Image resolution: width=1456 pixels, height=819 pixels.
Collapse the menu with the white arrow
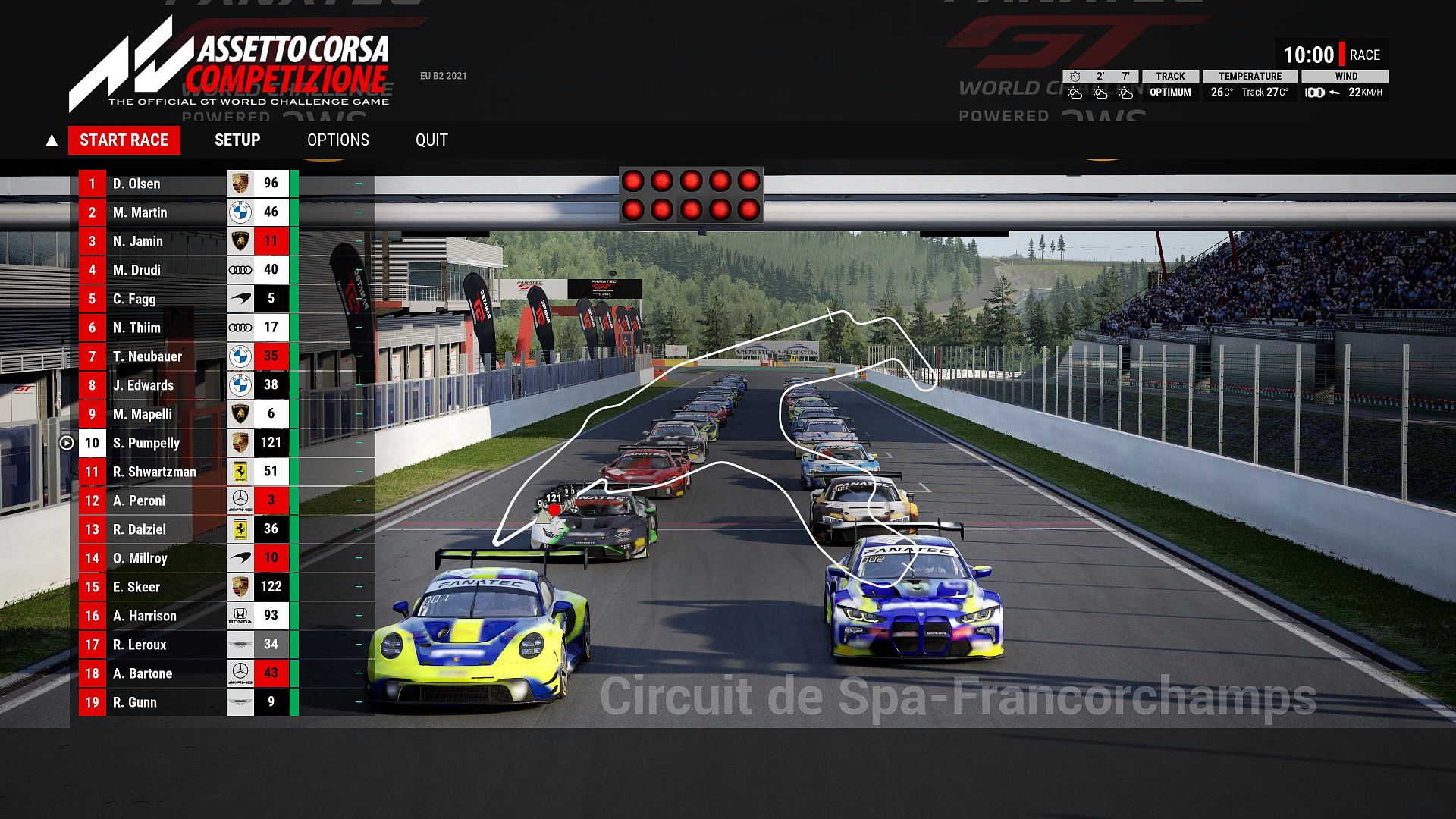click(52, 140)
